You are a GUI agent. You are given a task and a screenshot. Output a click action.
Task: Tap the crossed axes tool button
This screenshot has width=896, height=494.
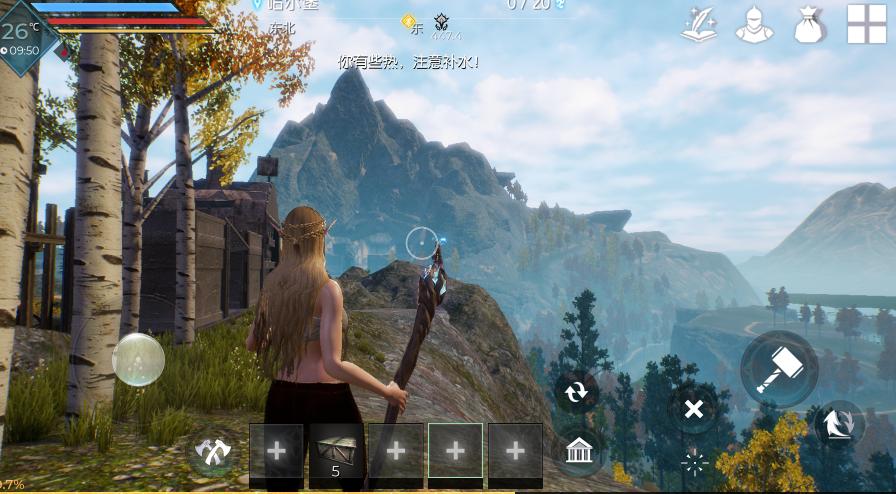pyautogui.click(x=212, y=455)
